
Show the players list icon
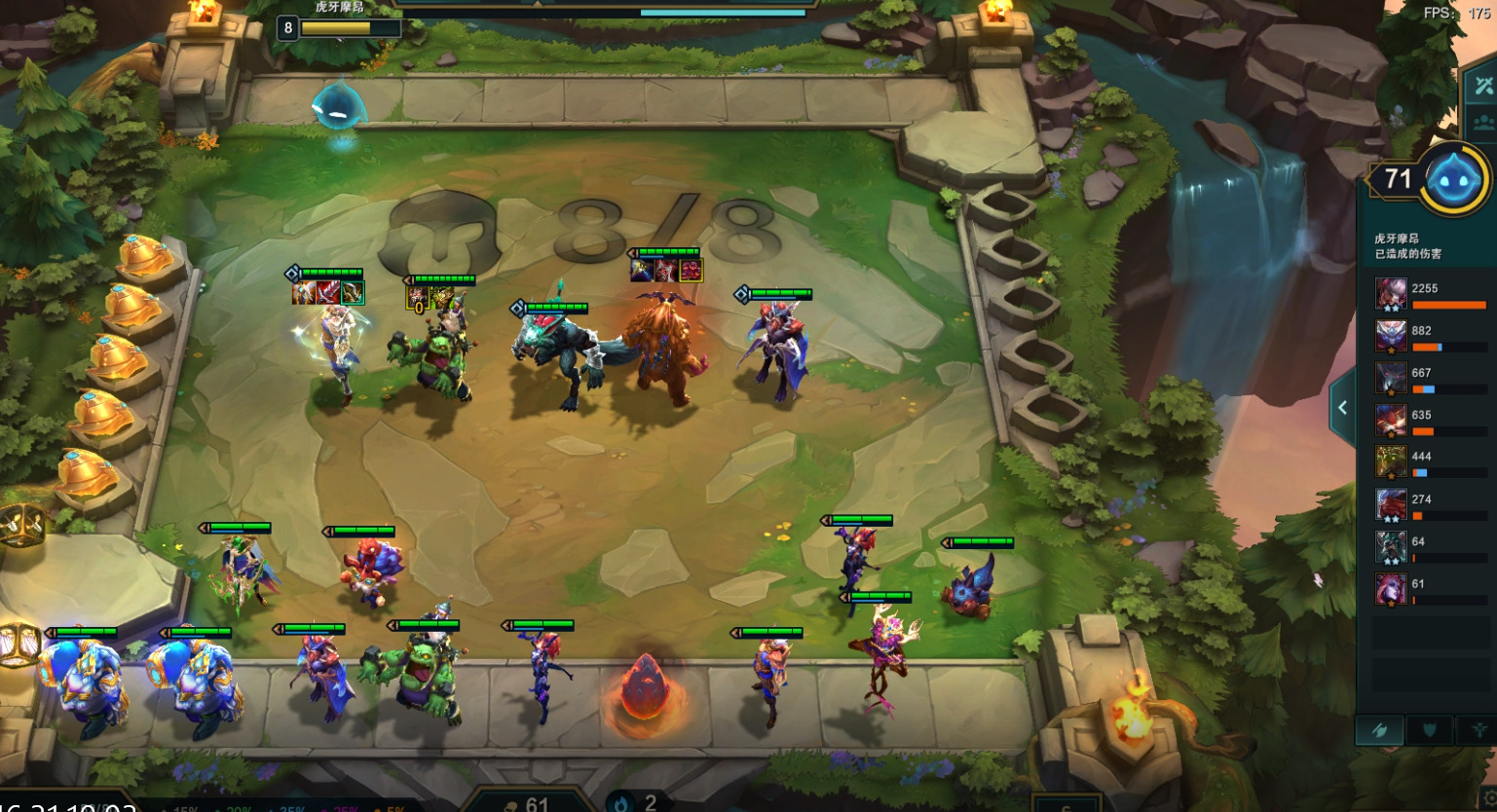point(1483,125)
